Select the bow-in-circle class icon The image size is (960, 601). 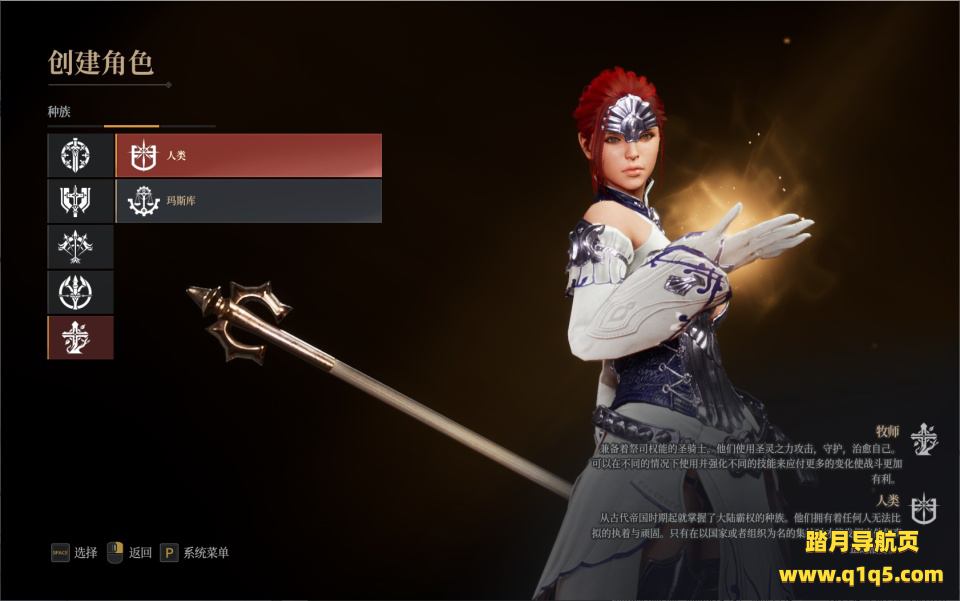click(x=80, y=292)
